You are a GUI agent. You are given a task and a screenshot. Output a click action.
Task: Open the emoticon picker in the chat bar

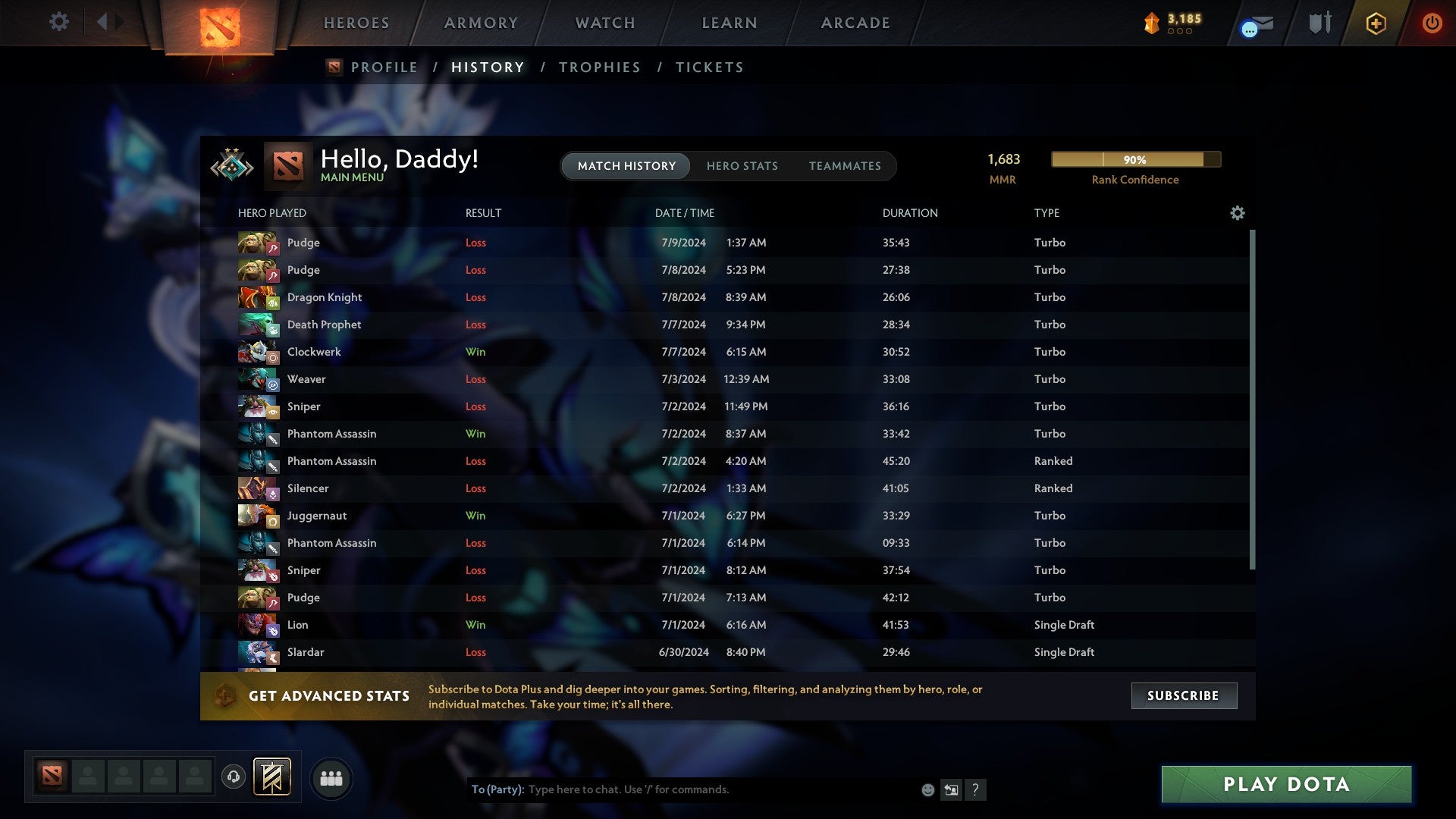click(927, 789)
